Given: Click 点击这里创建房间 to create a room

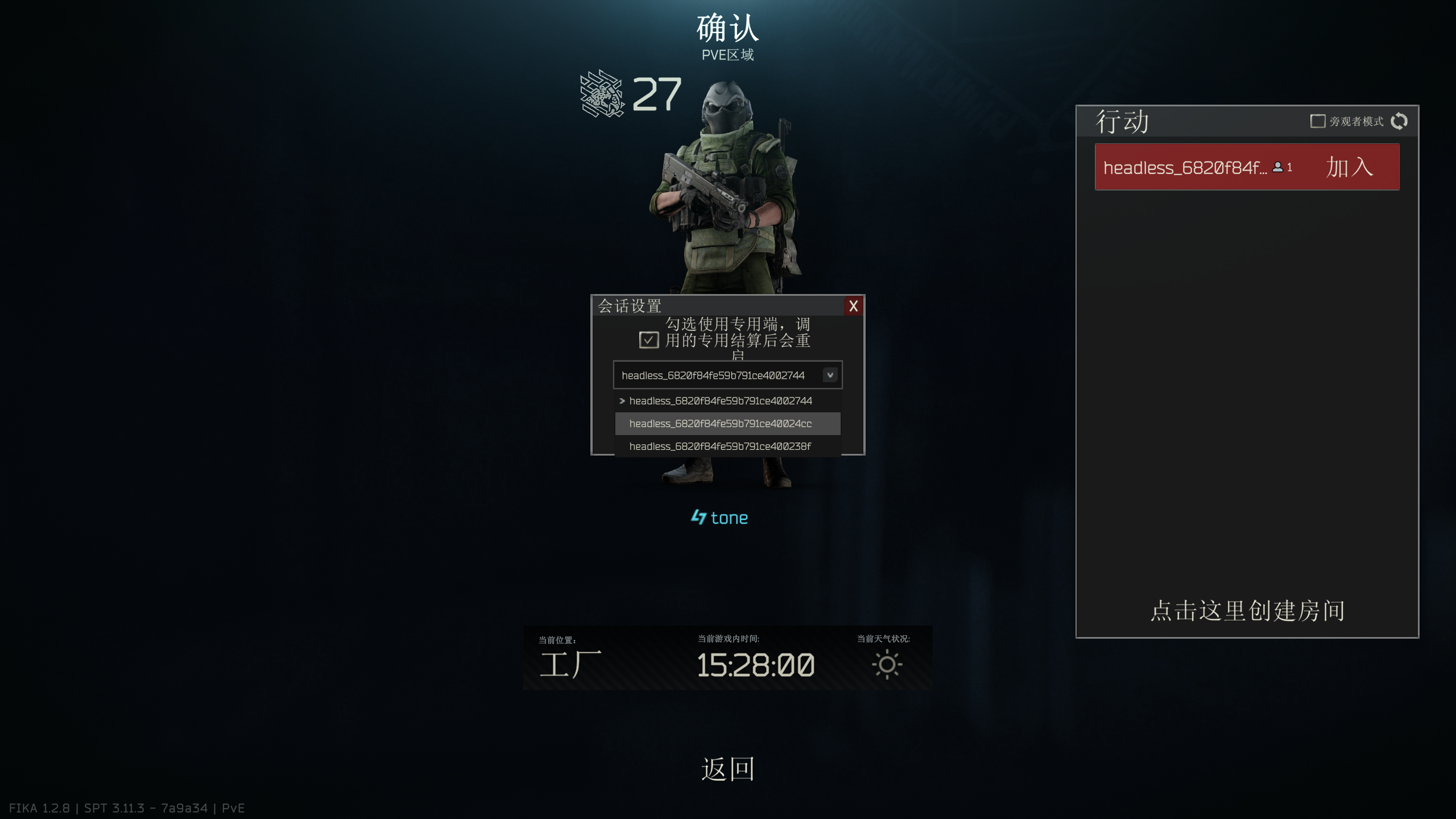Looking at the screenshot, I should [x=1247, y=611].
